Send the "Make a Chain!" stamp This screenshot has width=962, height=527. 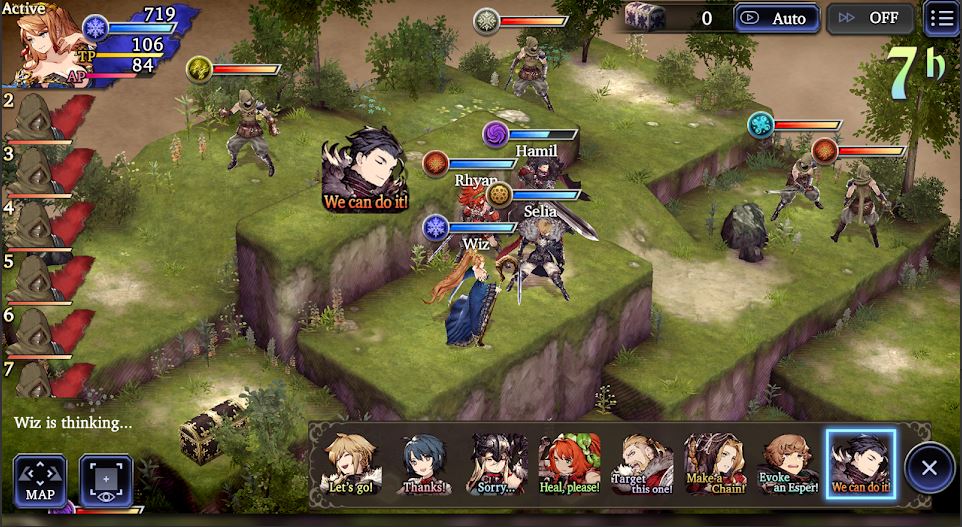(x=713, y=465)
